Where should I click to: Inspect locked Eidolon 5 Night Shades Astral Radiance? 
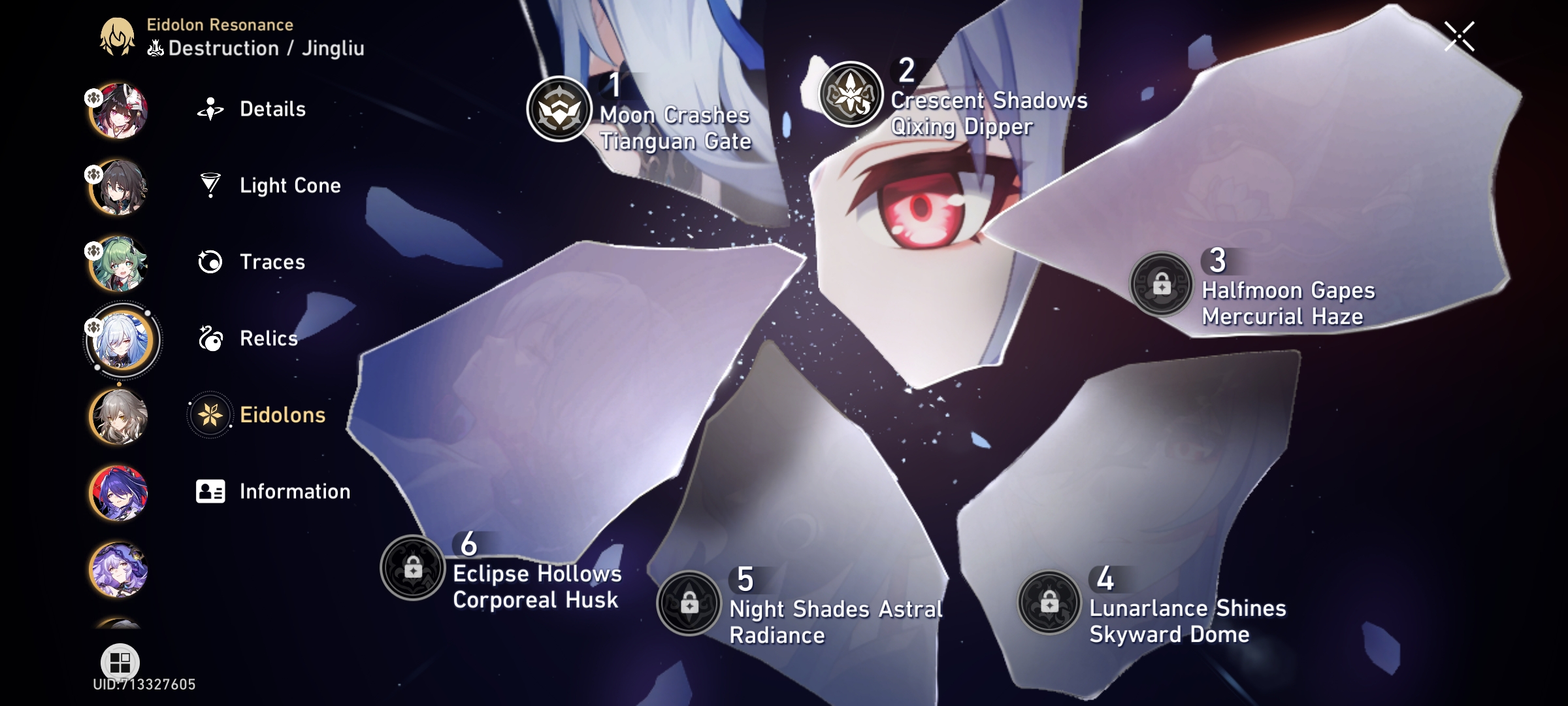click(689, 603)
